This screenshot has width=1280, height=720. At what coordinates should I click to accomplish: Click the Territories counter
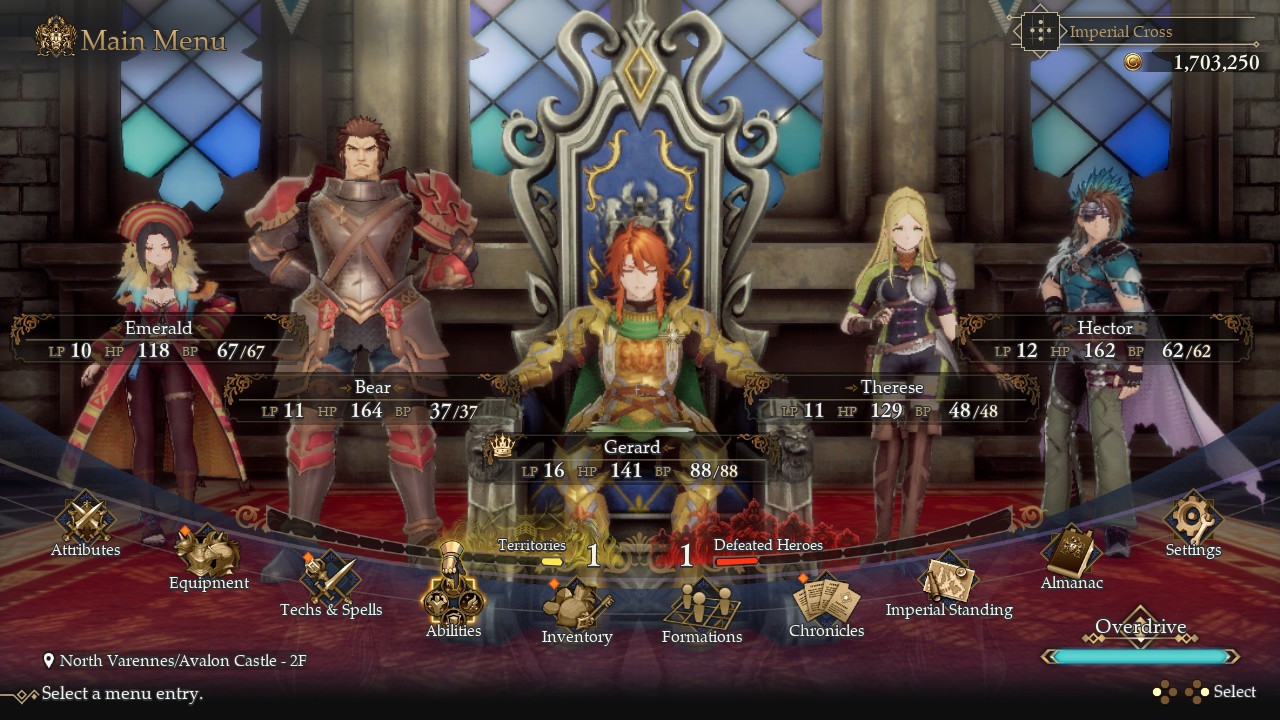click(x=592, y=555)
